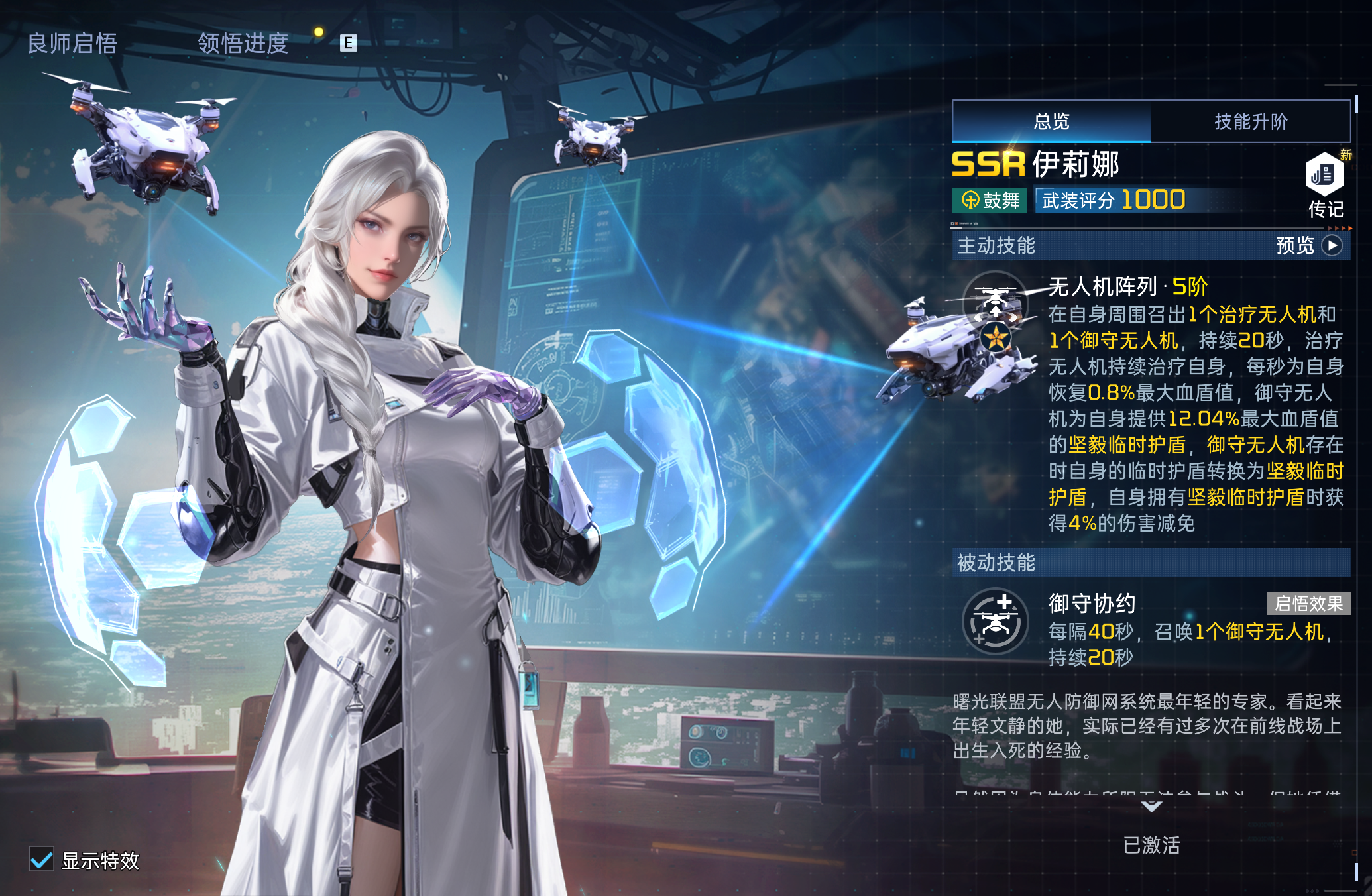Open the 技能升阶 skill upgrade tab

(x=1251, y=121)
